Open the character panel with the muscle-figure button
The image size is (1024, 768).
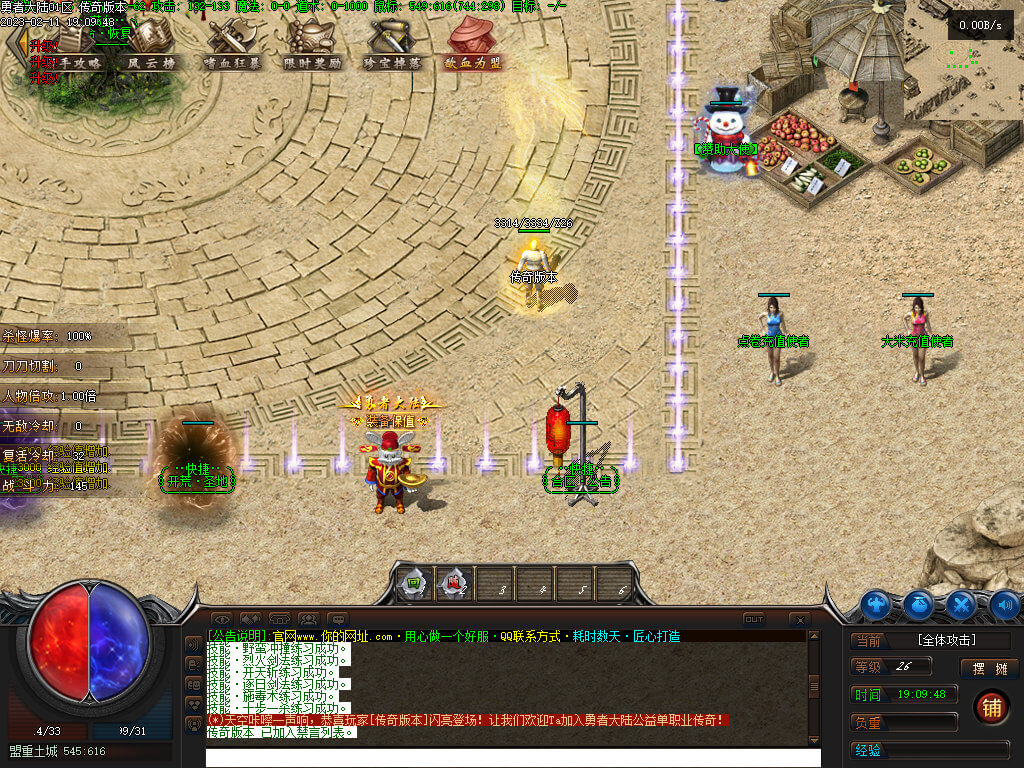click(x=876, y=604)
